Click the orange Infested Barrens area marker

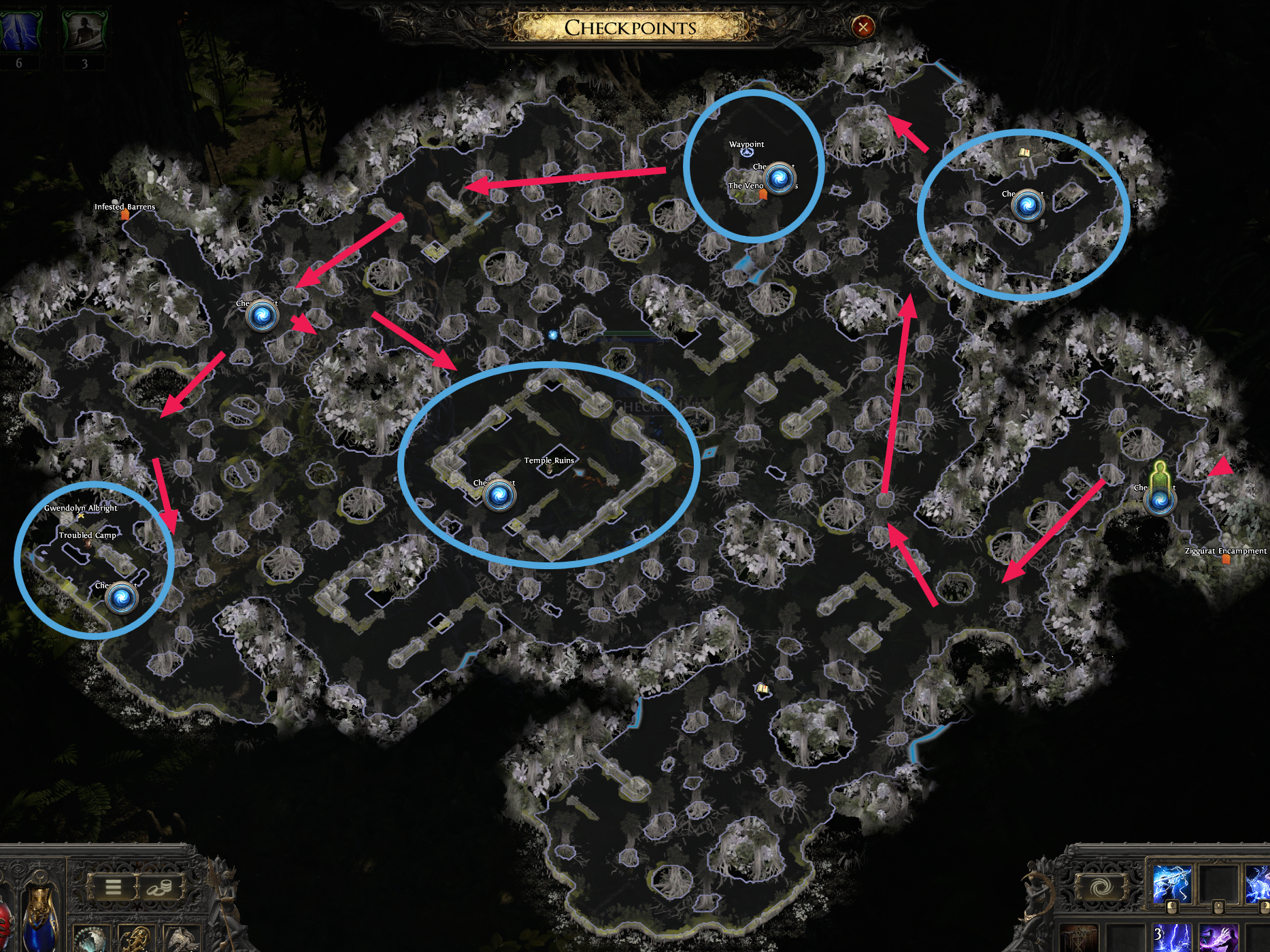pos(124,214)
